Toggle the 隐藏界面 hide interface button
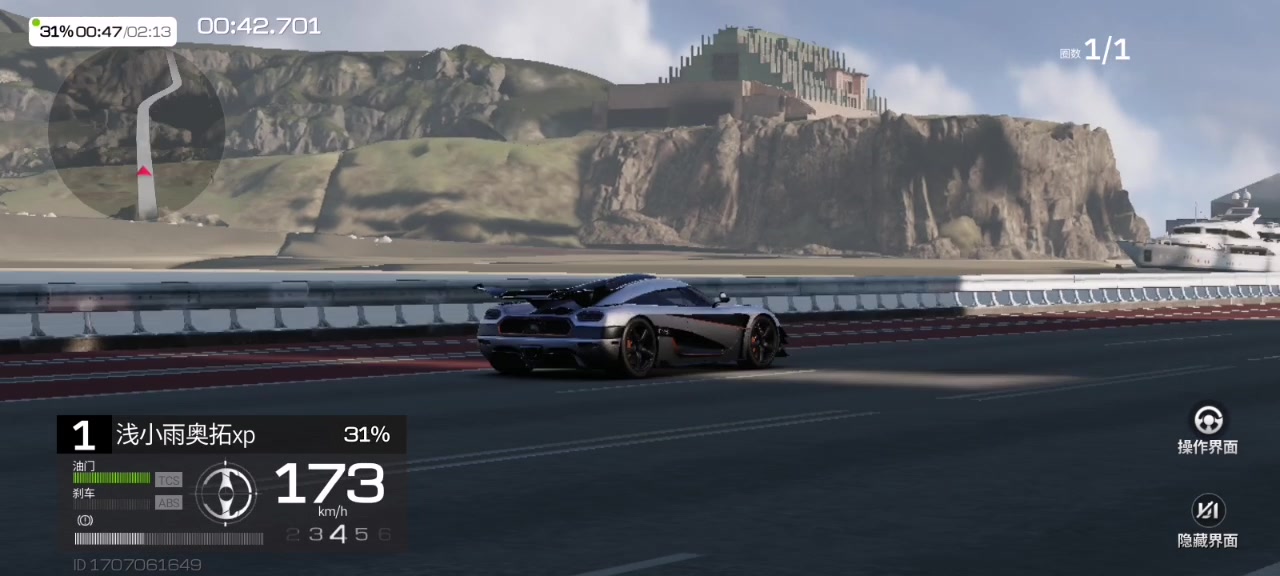 click(1208, 511)
